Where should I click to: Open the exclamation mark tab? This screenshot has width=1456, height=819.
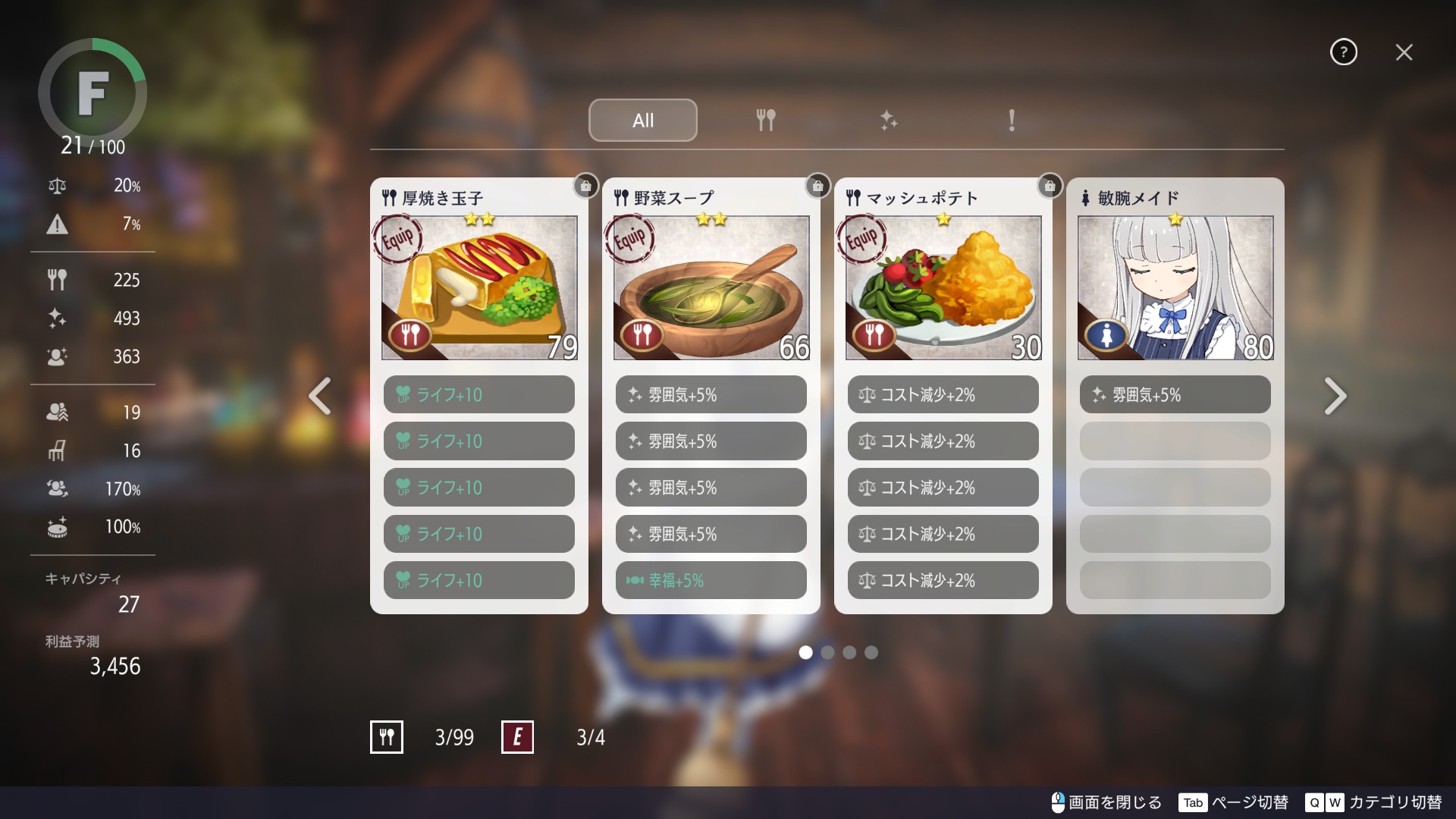coord(1011,120)
